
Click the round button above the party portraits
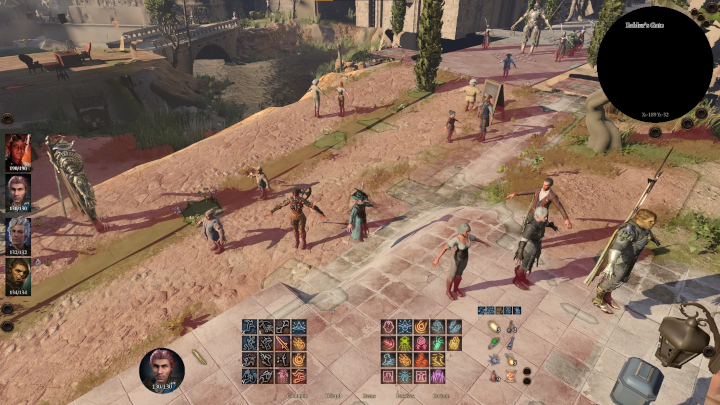pyautogui.click(x=7, y=118)
